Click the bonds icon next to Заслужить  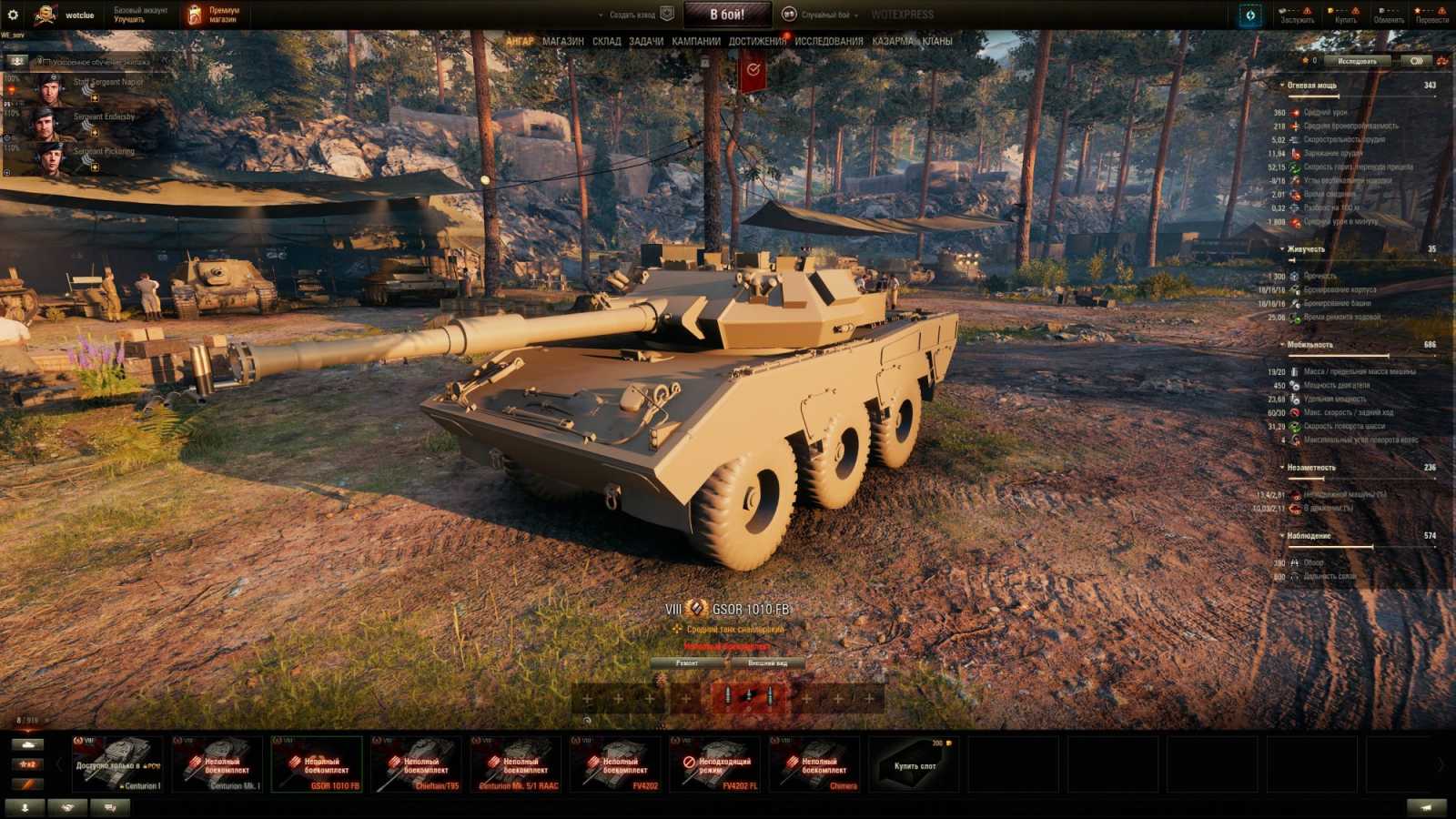point(1281,10)
